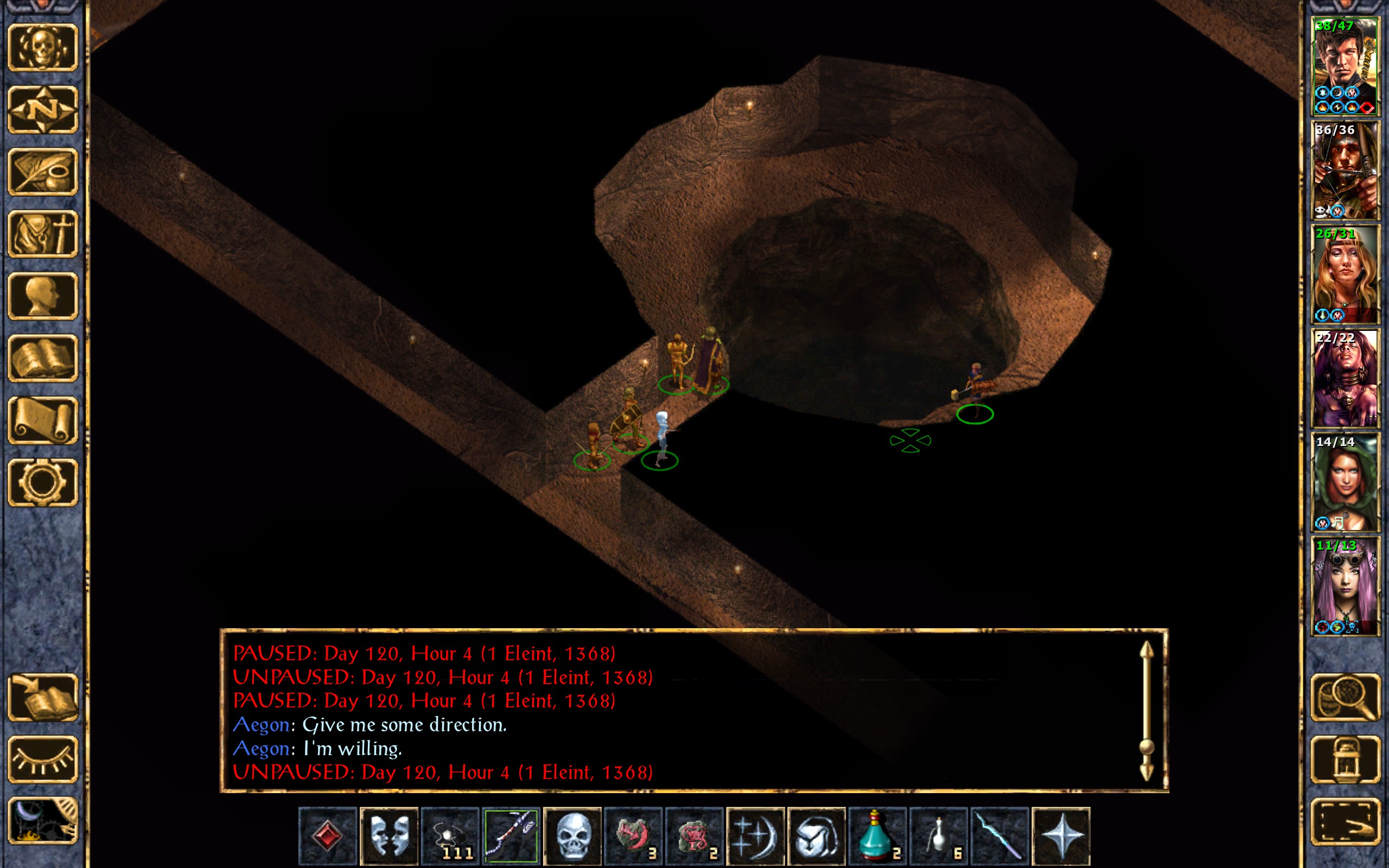Screen dimensions: 1389x868
Task: Toggle party AI with the lantern button
Action: 1345,759
